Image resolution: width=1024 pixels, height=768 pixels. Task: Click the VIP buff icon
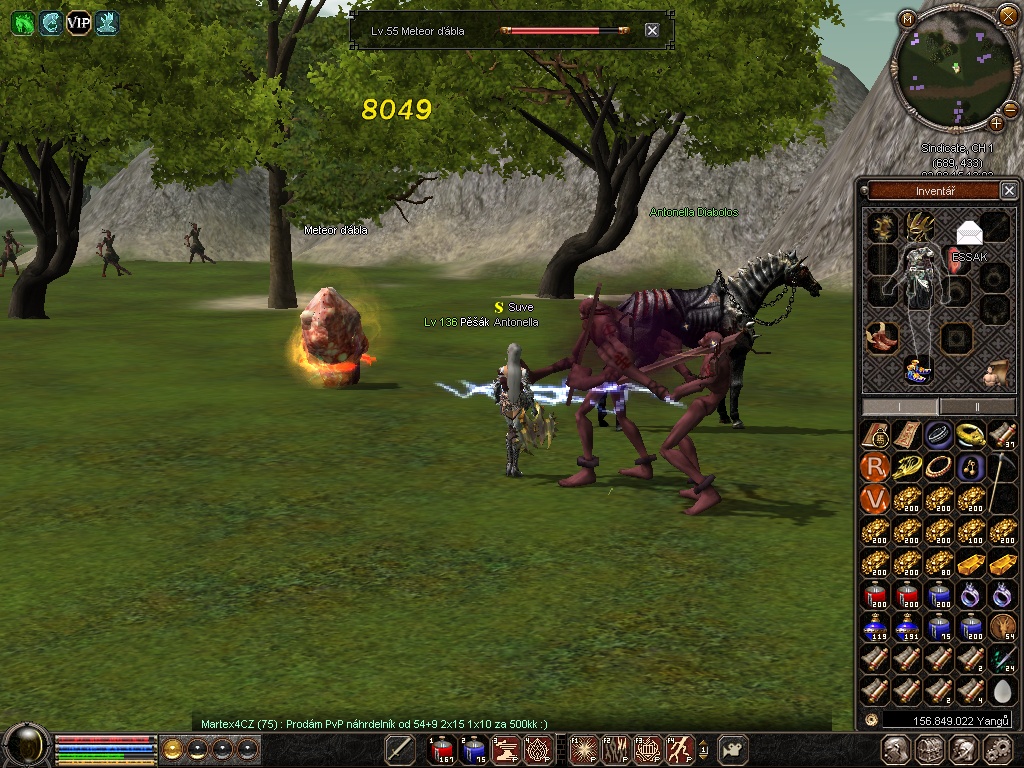pos(78,24)
